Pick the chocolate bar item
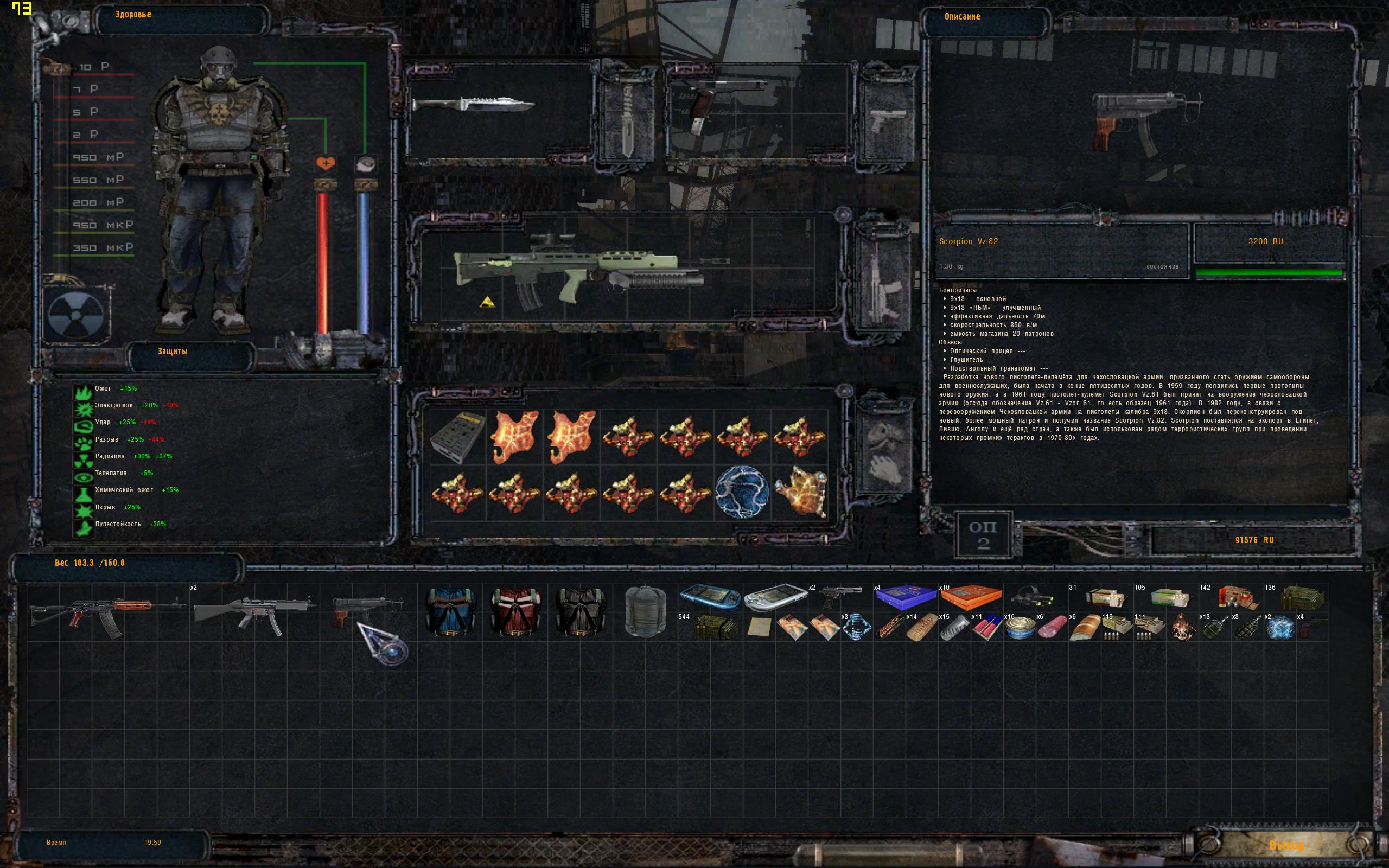Viewport: 1389px width, 868px height. [x=890, y=628]
